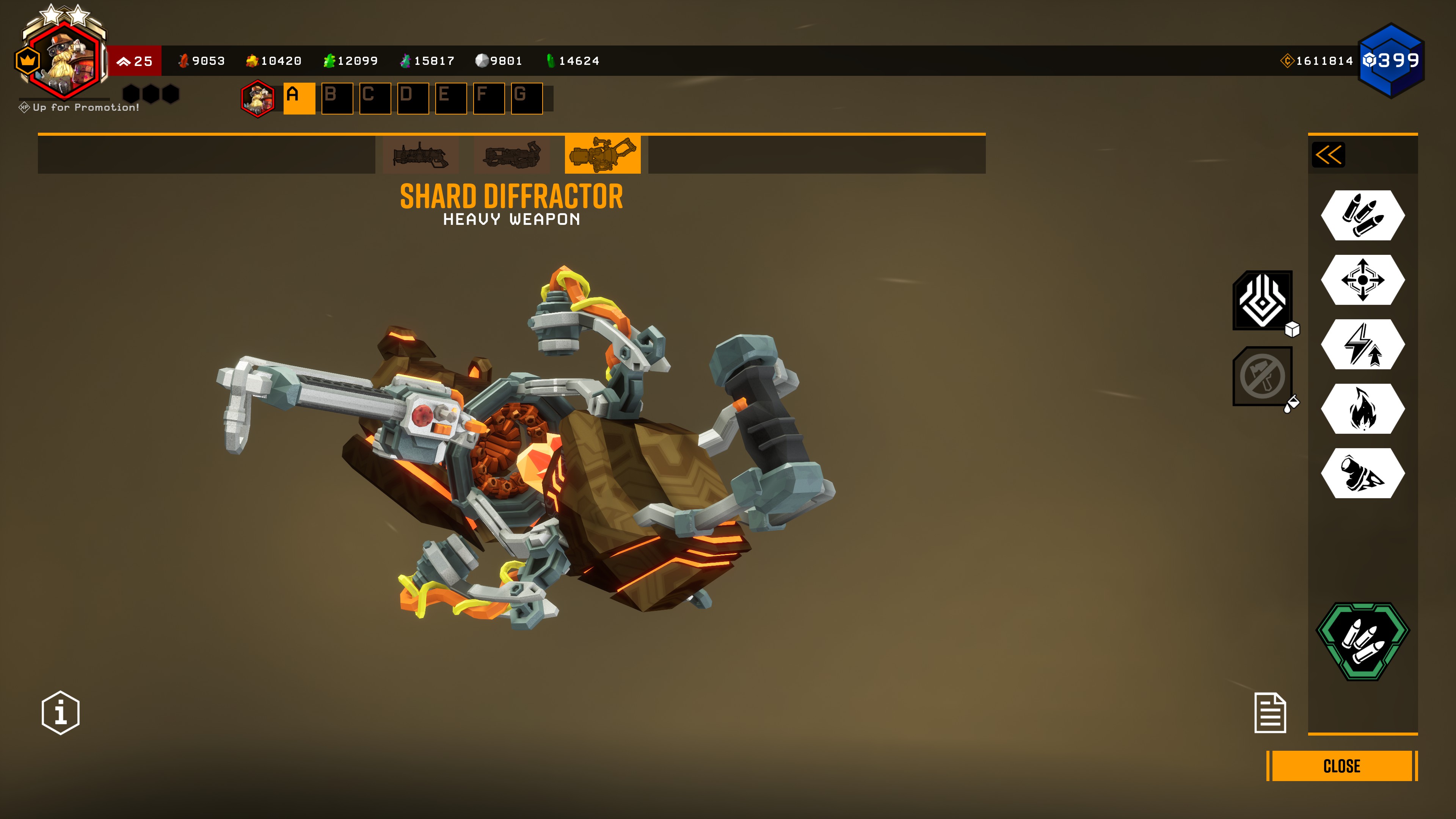The height and width of the screenshot is (819, 1456).
Task: Select loadout A
Action: click(299, 98)
